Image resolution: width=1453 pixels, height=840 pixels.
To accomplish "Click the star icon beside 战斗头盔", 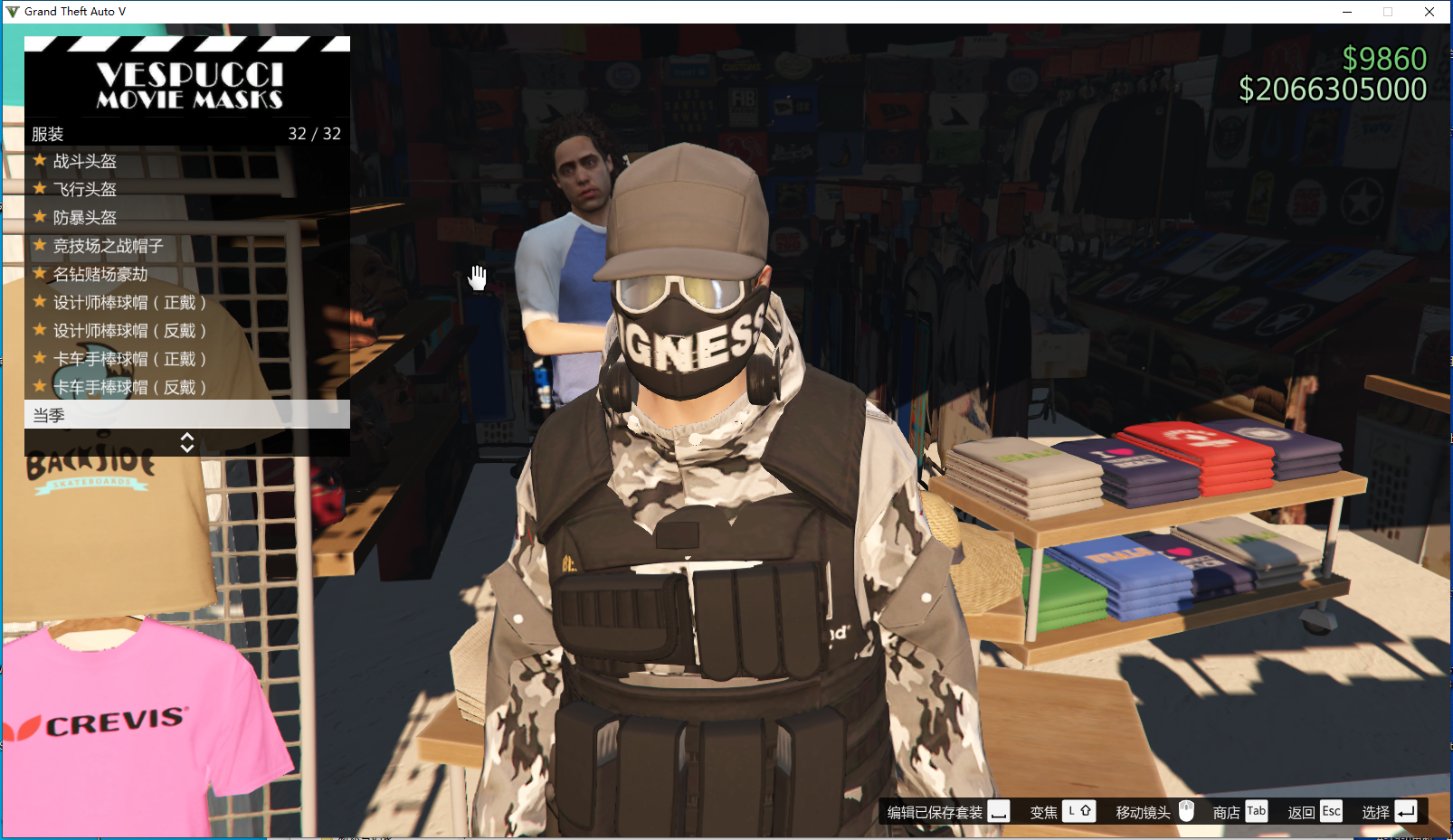I will tap(38, 161).
